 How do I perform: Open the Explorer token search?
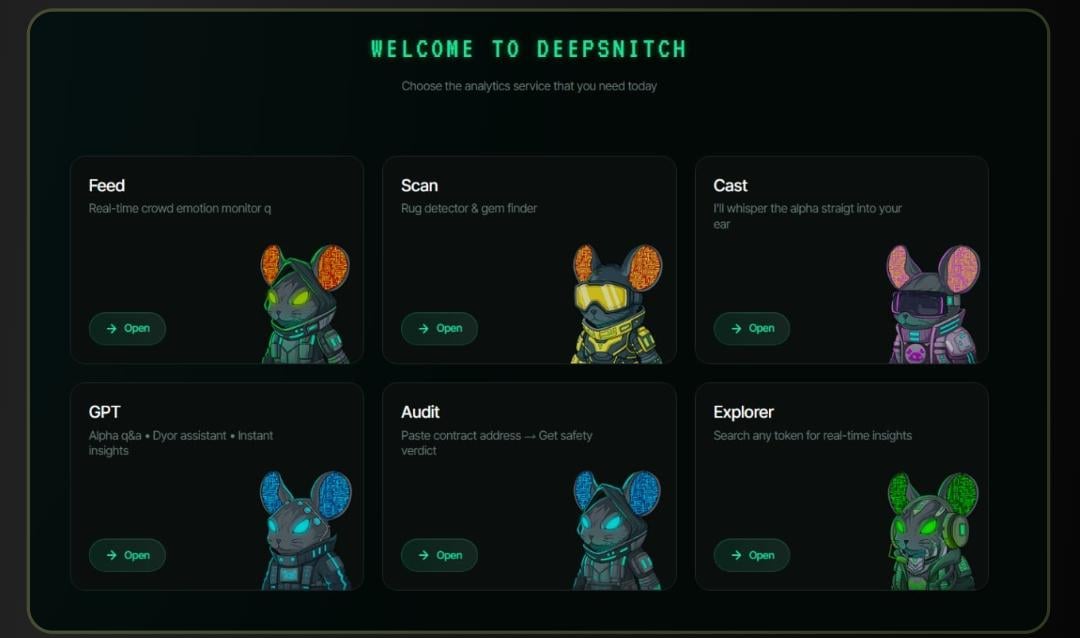(751, 555)
